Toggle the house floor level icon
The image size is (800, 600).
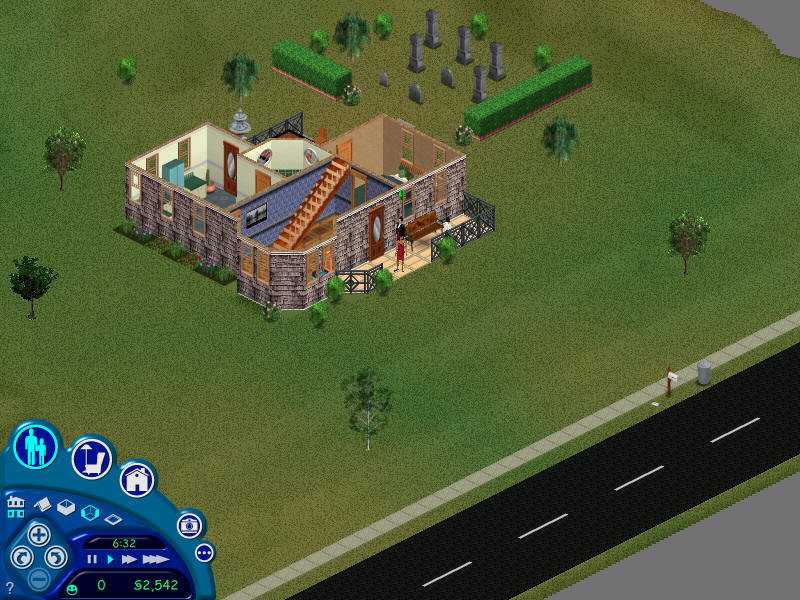tap(15, 505)
